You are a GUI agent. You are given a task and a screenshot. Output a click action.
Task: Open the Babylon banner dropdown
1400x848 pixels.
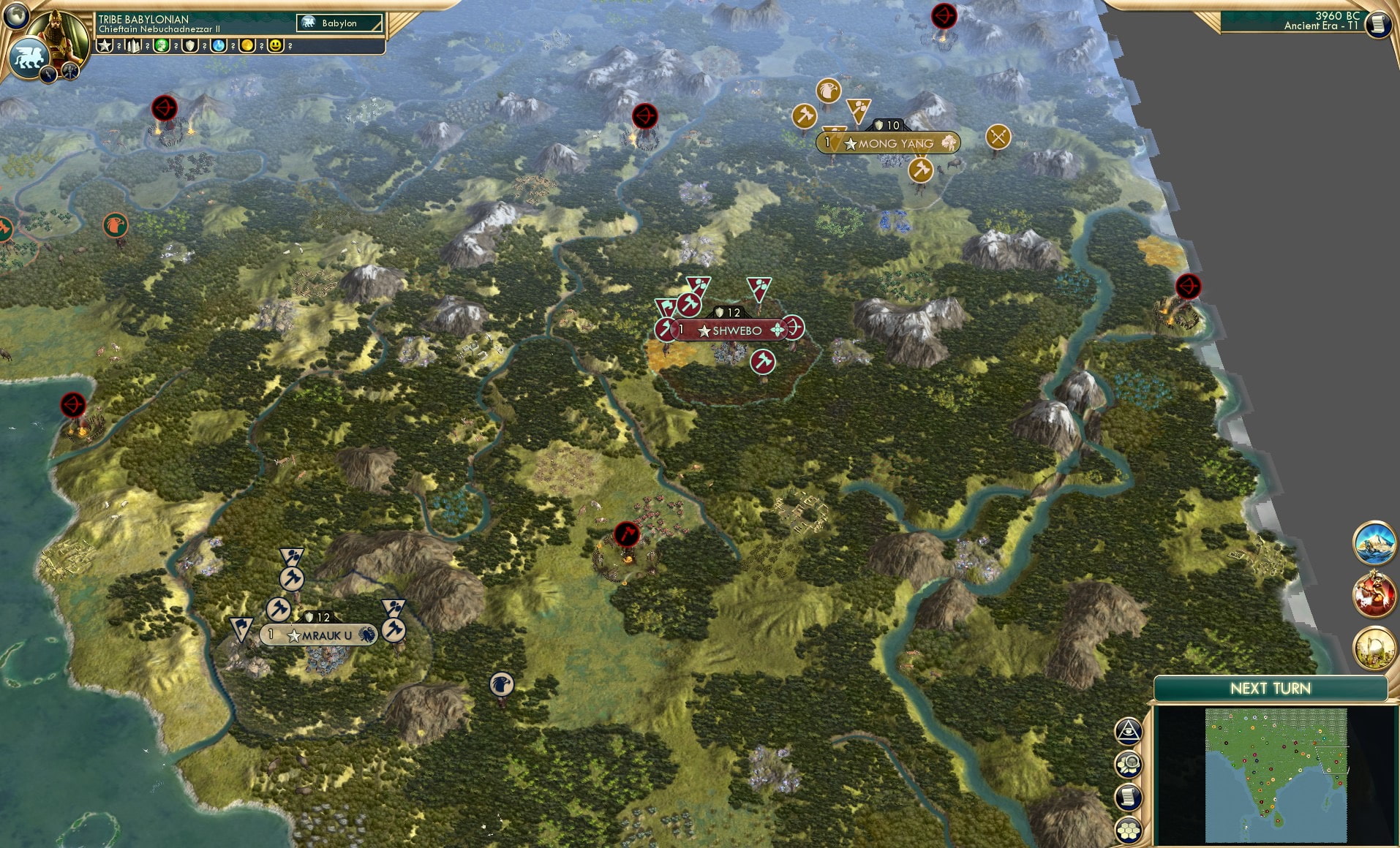pos(340,23)
